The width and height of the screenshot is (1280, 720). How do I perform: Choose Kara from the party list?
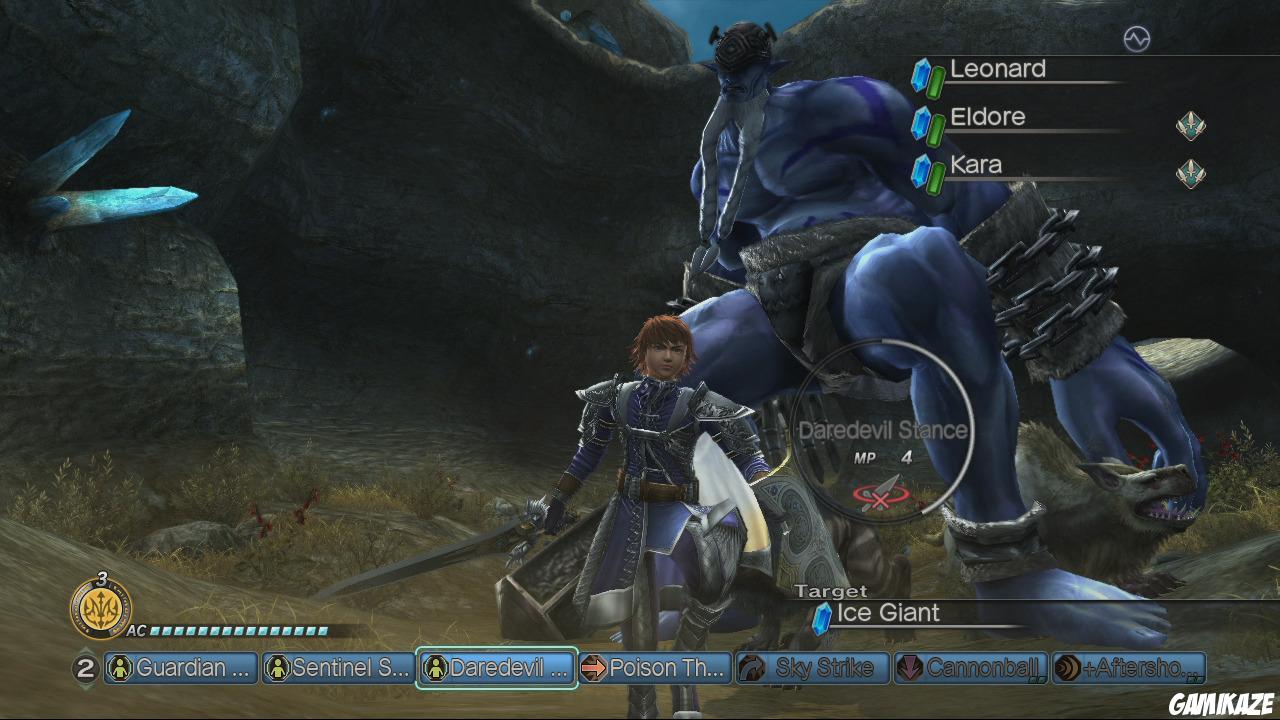click(976, 165)
